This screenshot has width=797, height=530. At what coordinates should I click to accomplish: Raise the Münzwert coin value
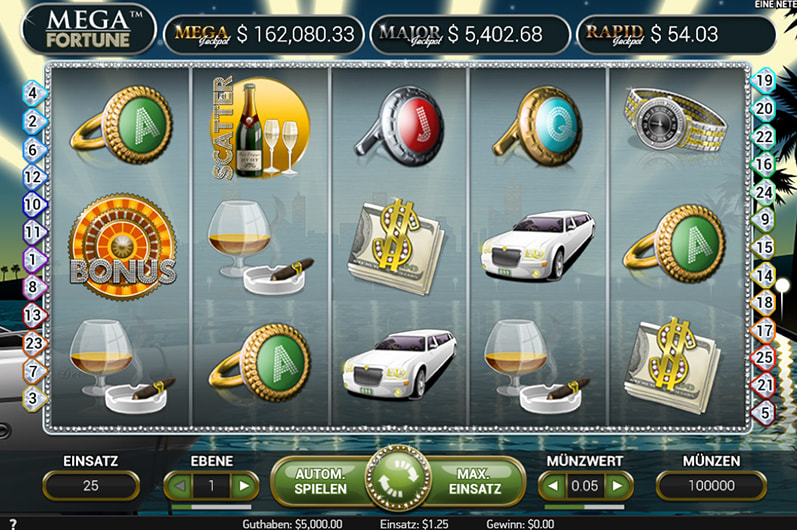[619, 486]
